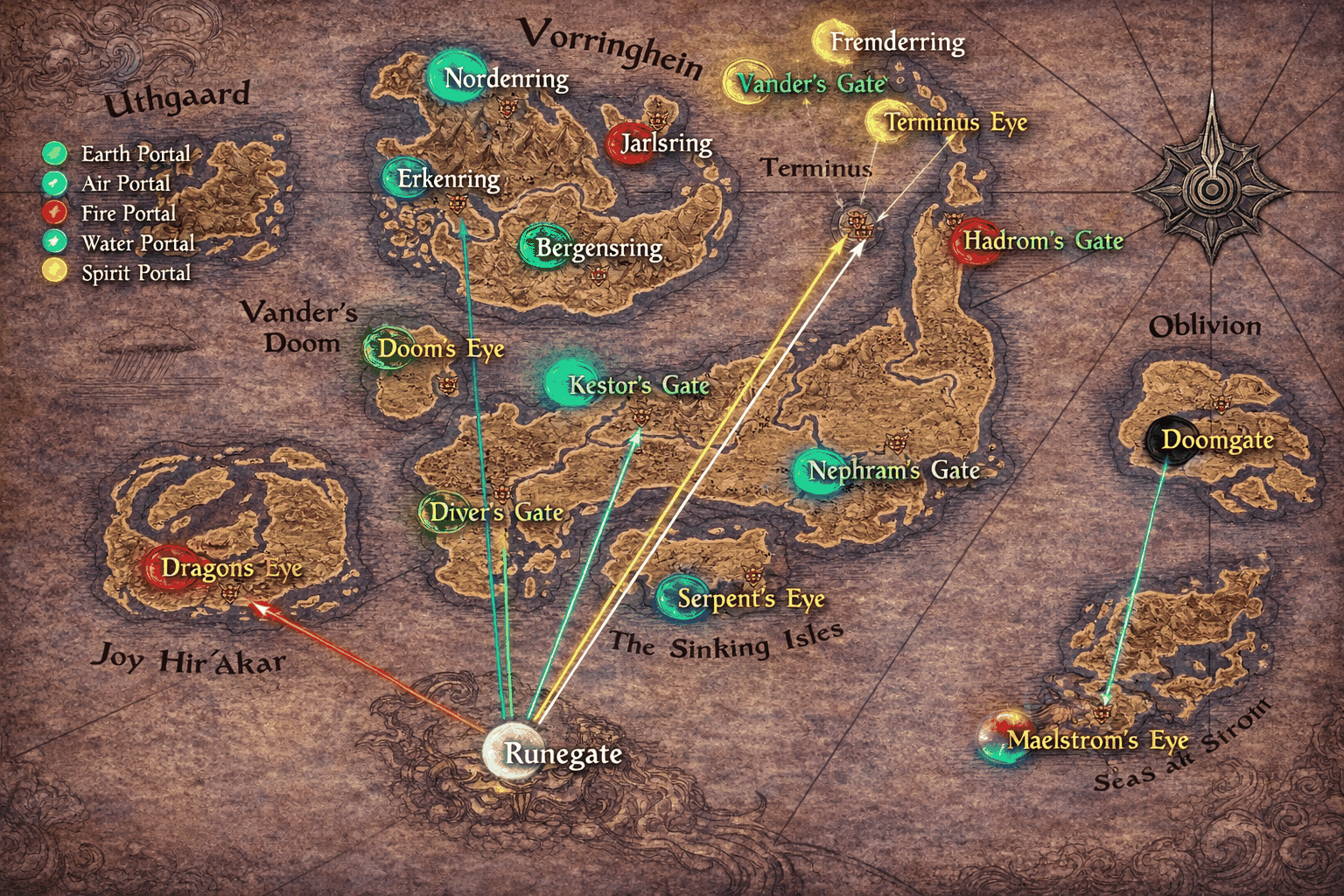
Task: Choose the Diver's Gate portal
Action: [x=443, y=512]
